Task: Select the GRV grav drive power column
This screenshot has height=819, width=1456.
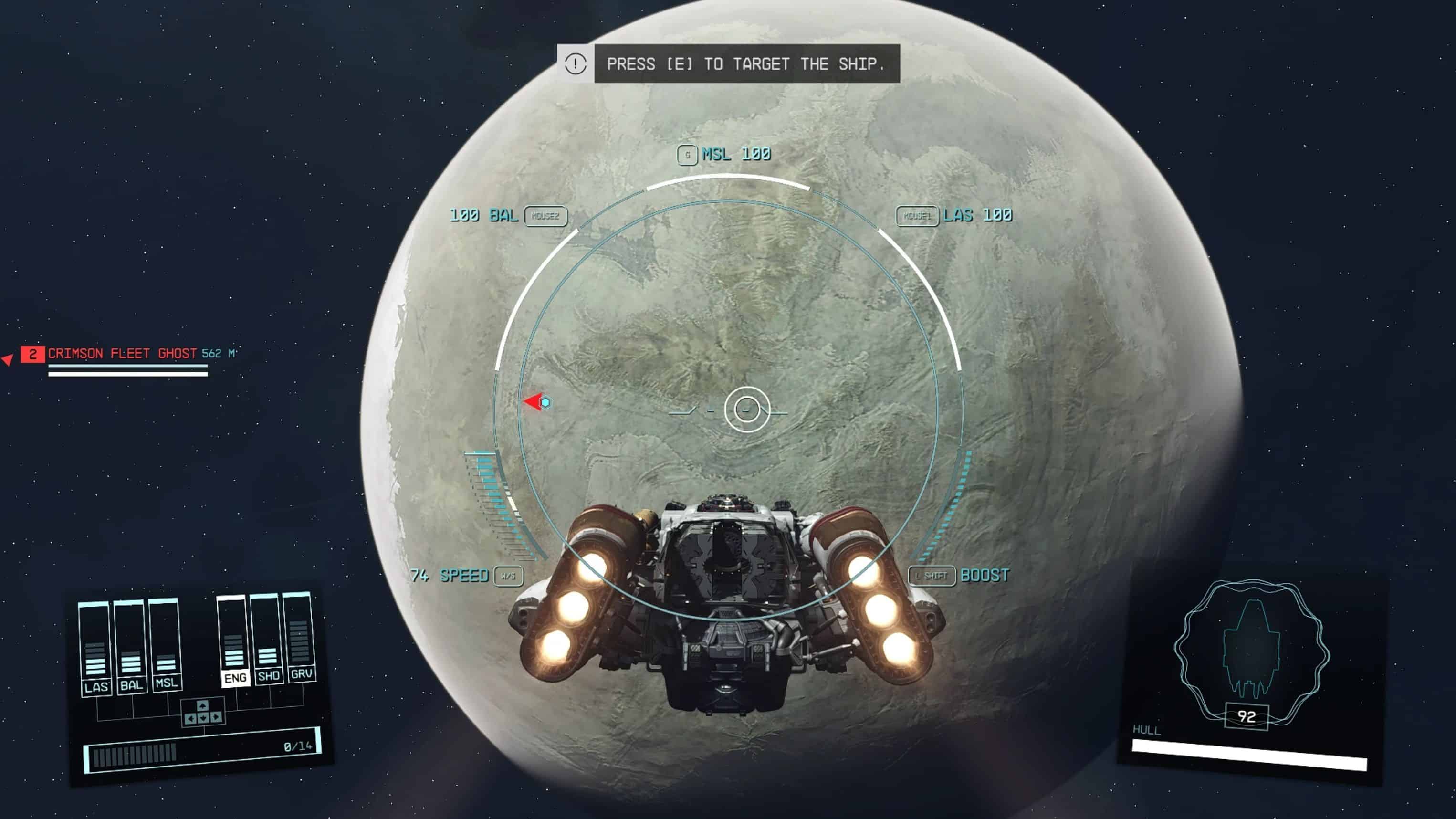Action: point(300,636)
